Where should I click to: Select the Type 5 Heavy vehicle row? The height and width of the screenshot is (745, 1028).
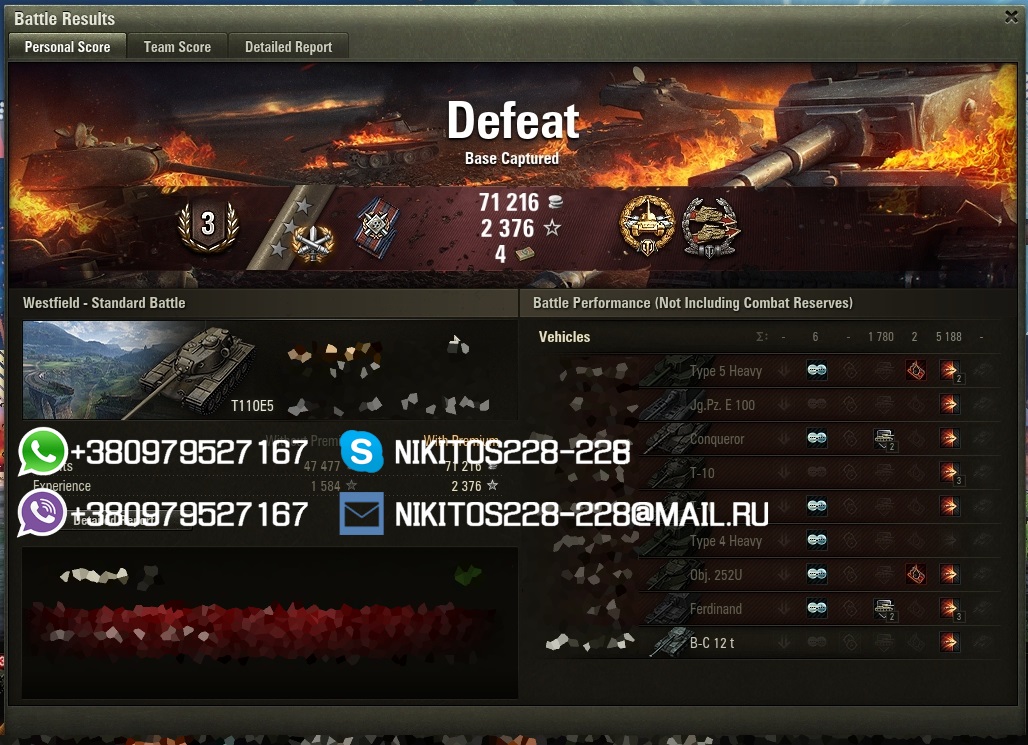coord(725,371)
